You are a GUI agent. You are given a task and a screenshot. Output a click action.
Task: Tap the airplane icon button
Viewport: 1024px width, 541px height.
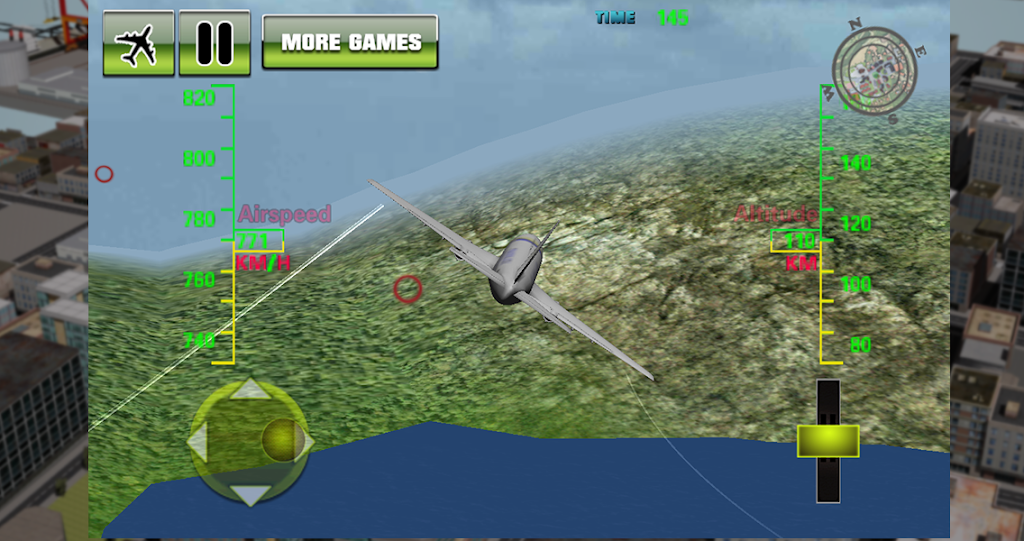tap(138, 43)
